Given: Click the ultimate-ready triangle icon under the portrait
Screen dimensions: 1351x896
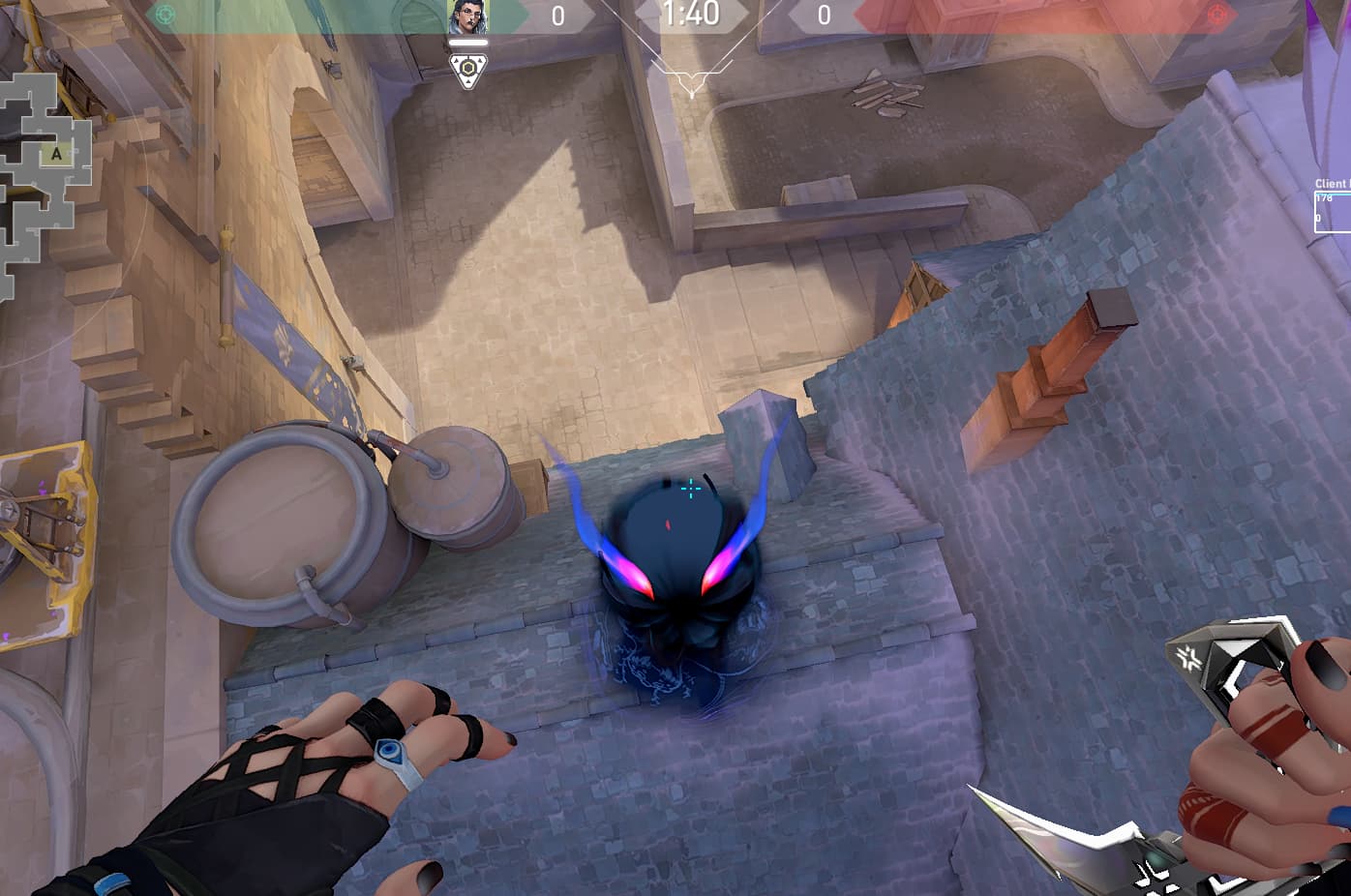Looking at the screenshot, I should click(x=468, y=71).
